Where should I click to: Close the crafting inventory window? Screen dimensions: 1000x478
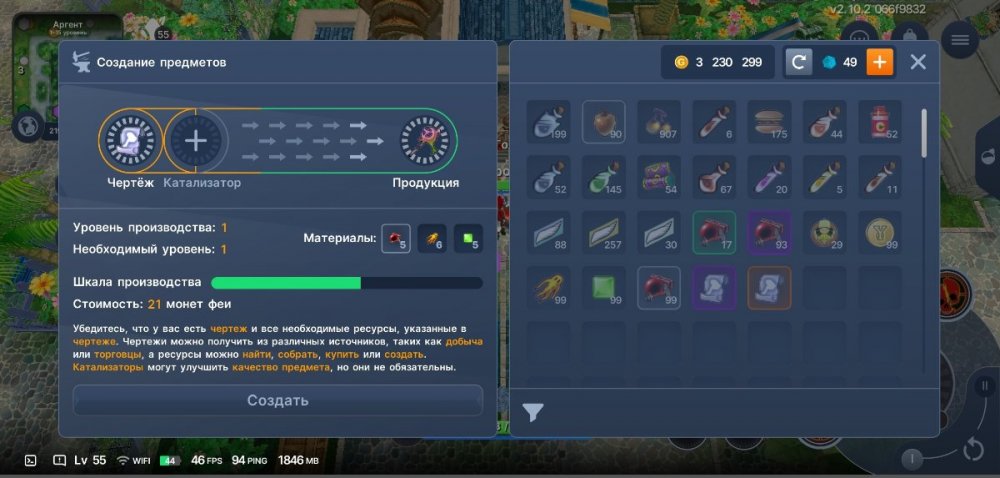pyautogui.click(x=918, y=62)
